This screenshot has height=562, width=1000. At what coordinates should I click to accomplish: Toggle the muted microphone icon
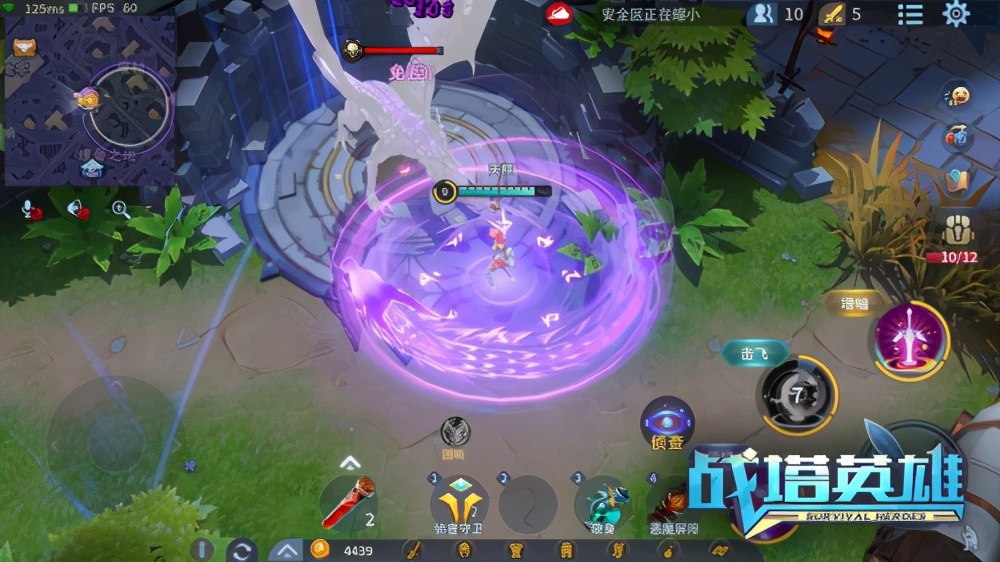click(32, 210)
